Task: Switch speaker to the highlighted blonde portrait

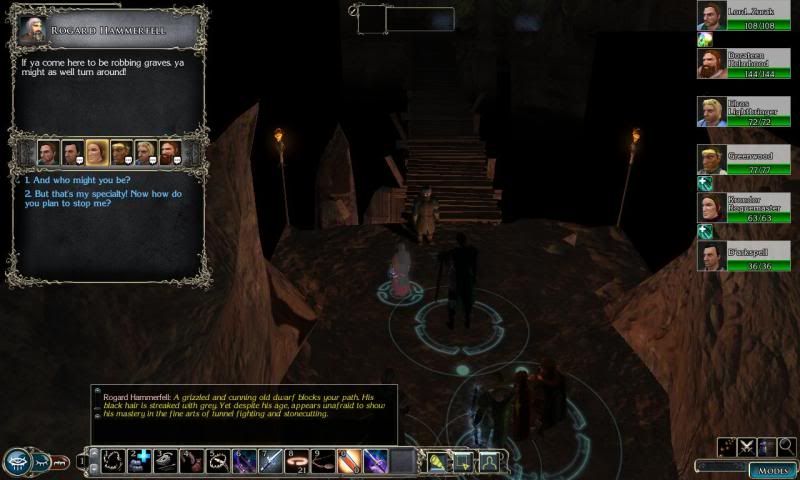Action: (x=96, y=152)
